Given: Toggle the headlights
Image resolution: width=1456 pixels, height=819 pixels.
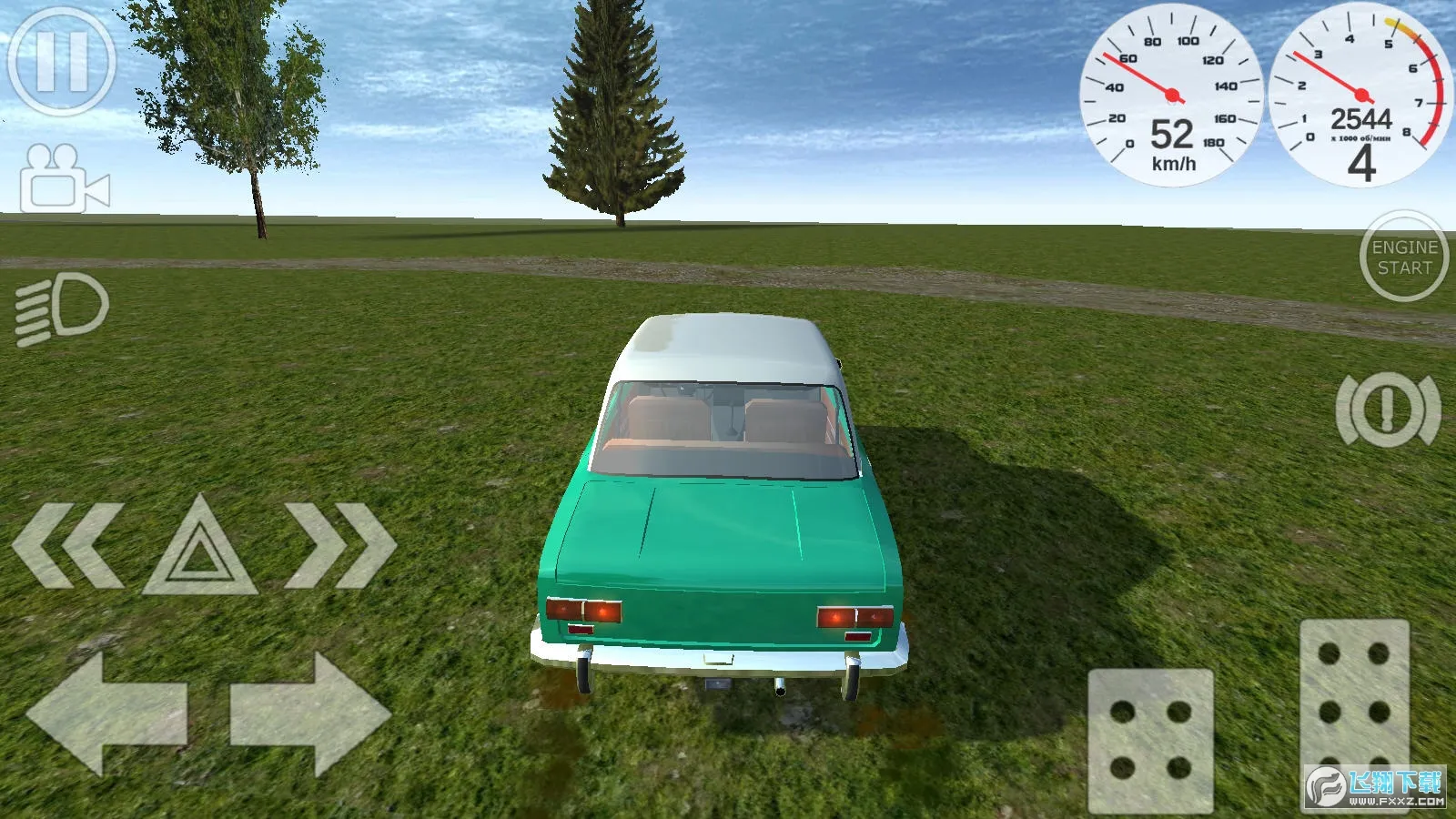Looking at the screenshot, I should (x=62, y=308).
